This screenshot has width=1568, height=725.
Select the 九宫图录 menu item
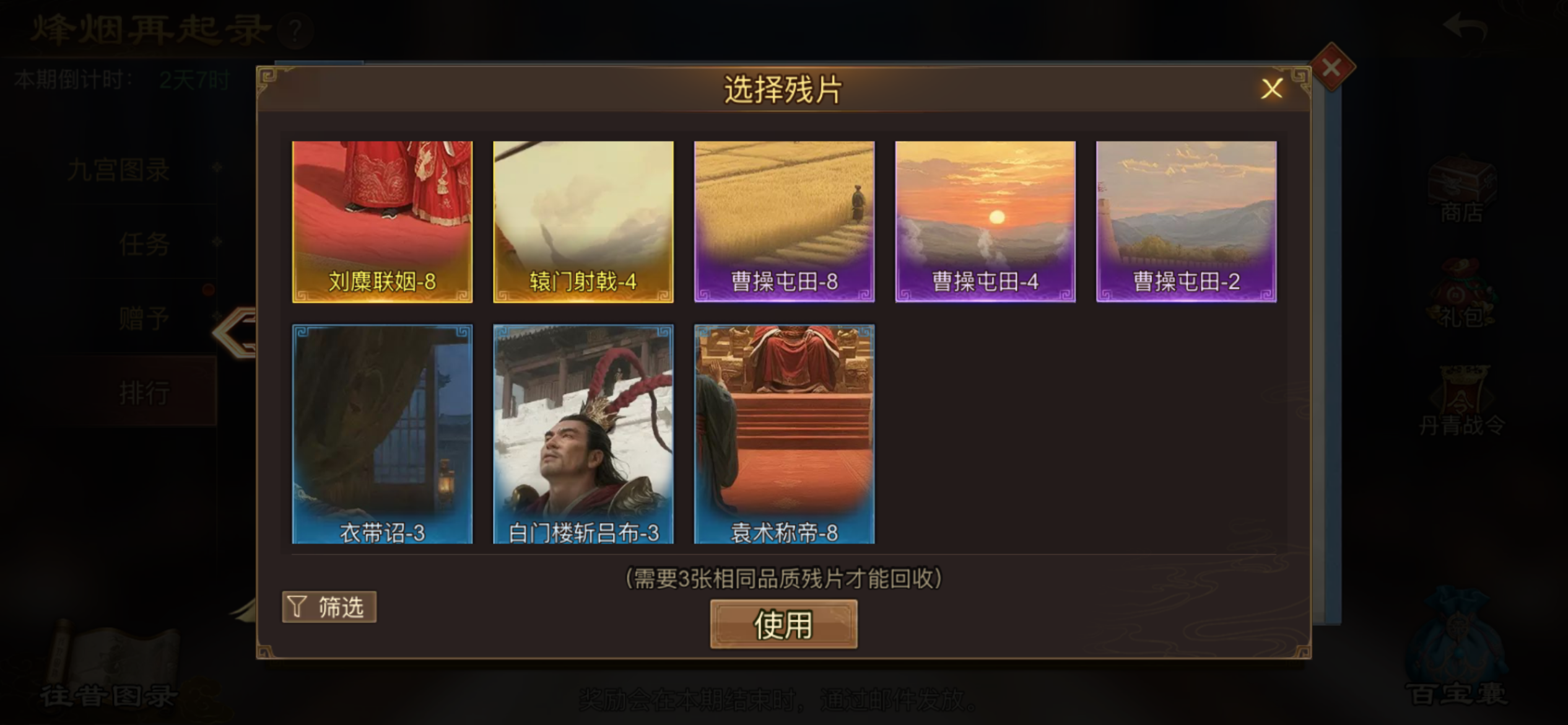pos(118,170)
